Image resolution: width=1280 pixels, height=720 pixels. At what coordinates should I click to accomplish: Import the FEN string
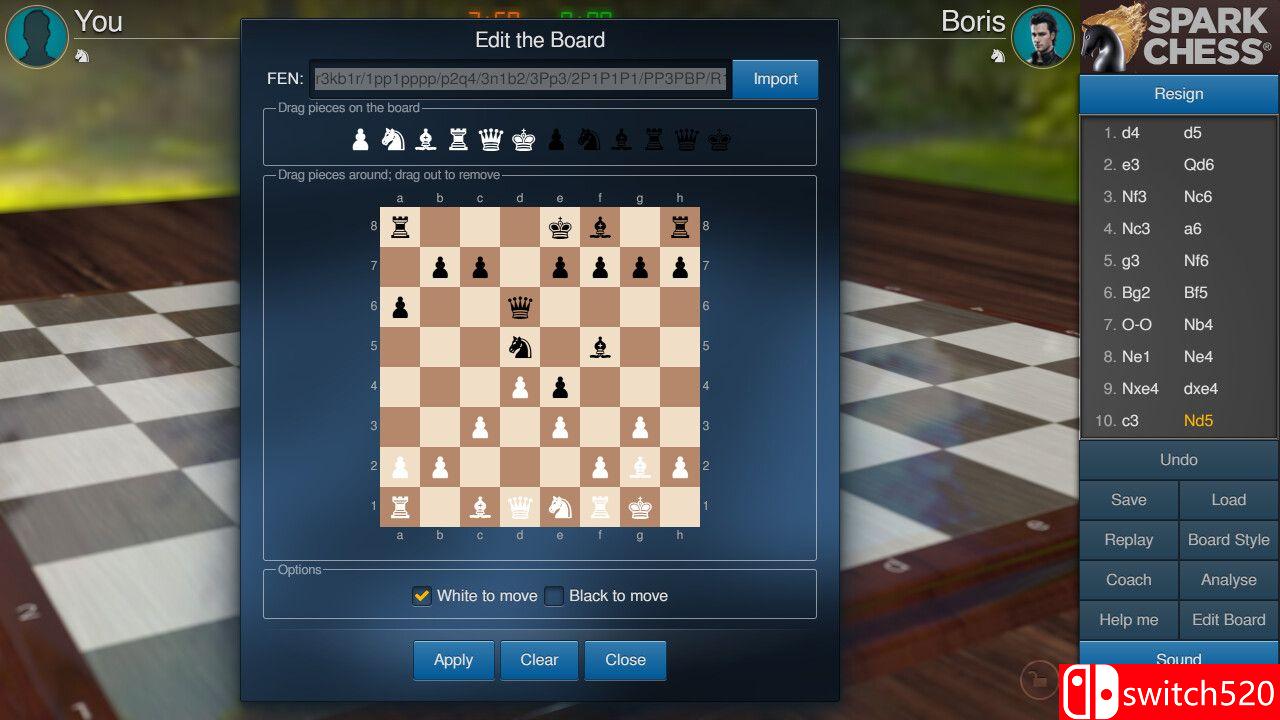click(775, 78)
